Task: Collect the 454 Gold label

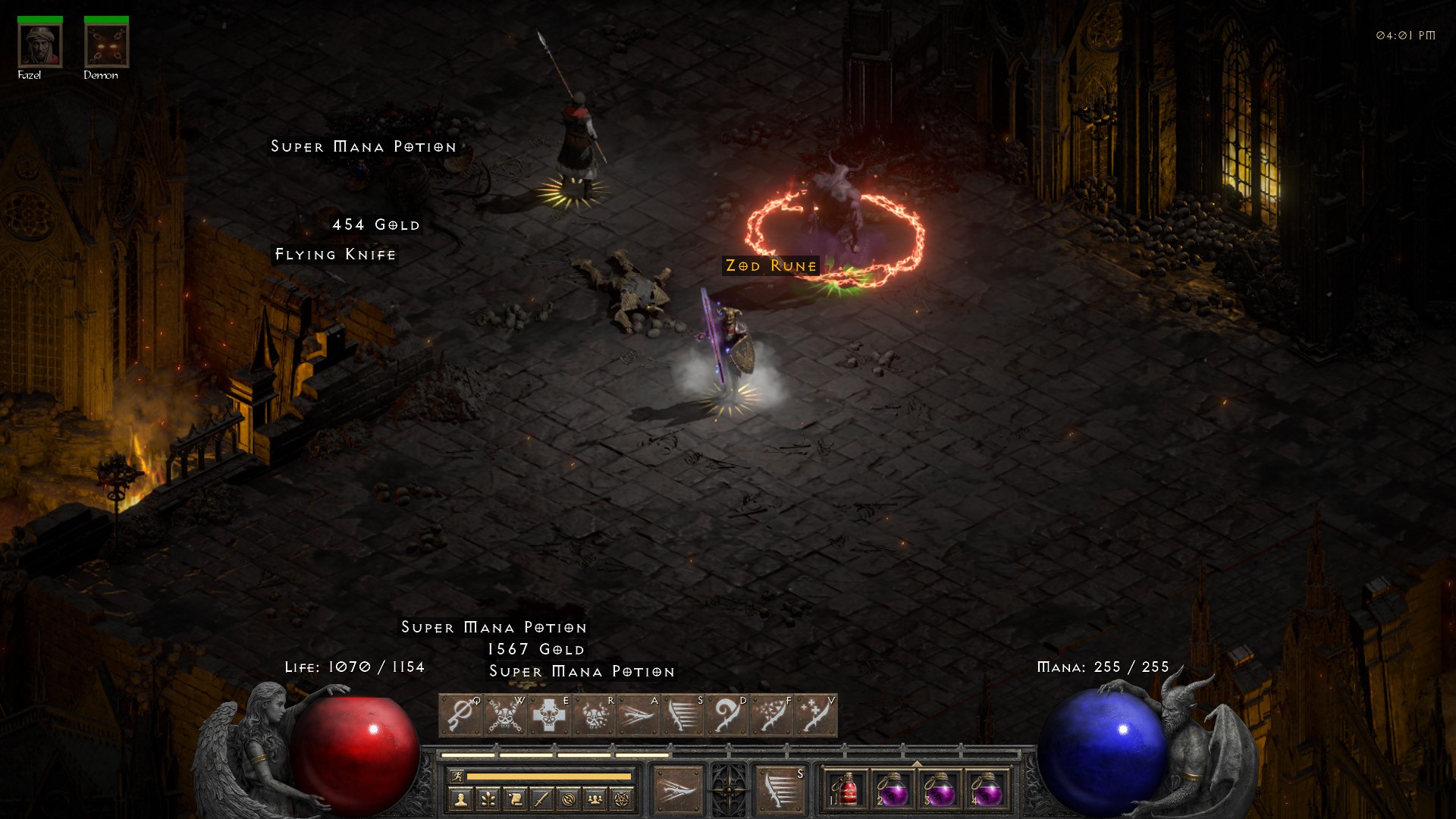Action: coord(376,225)
